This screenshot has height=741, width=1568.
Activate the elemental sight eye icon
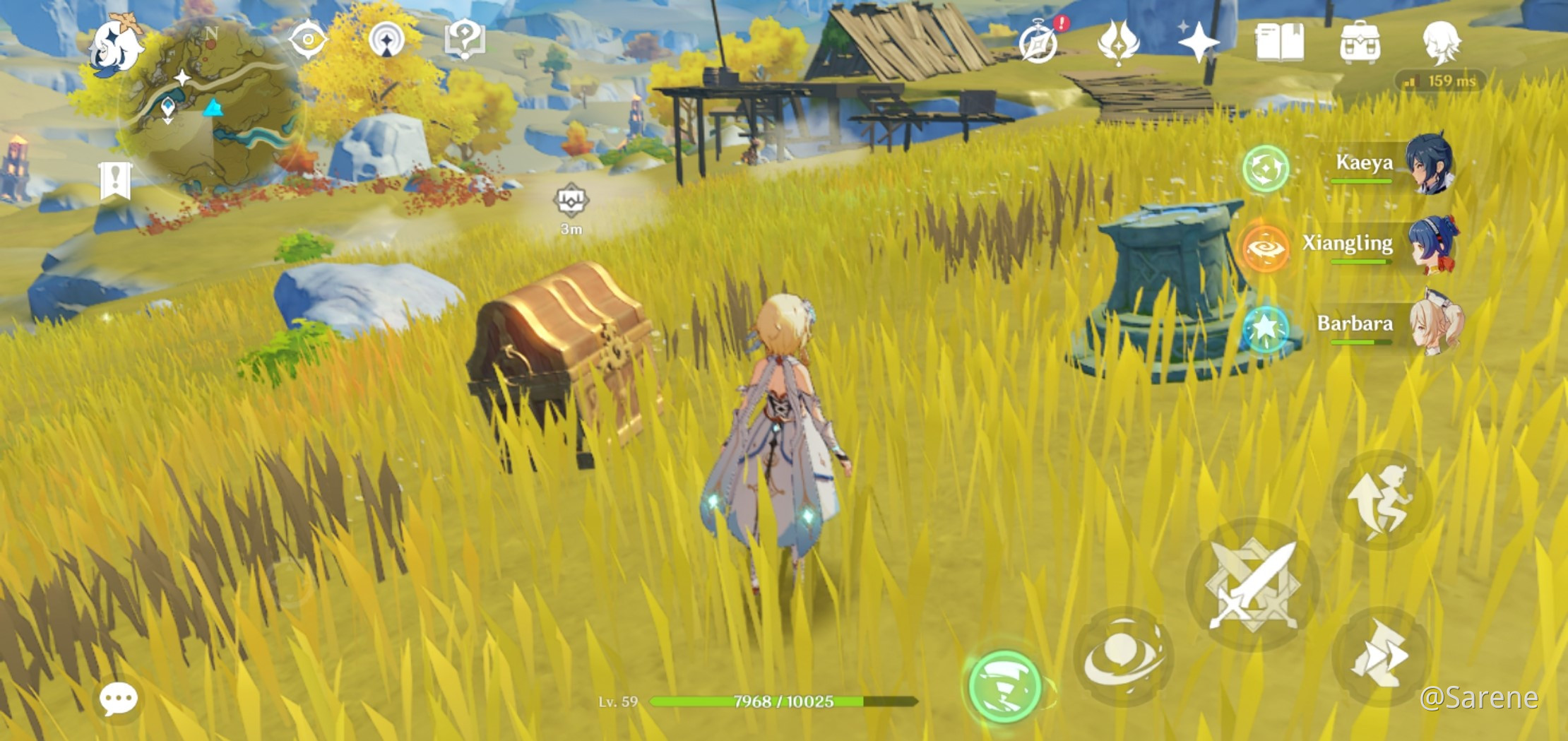pyautogui.click(x=309, y=40)
